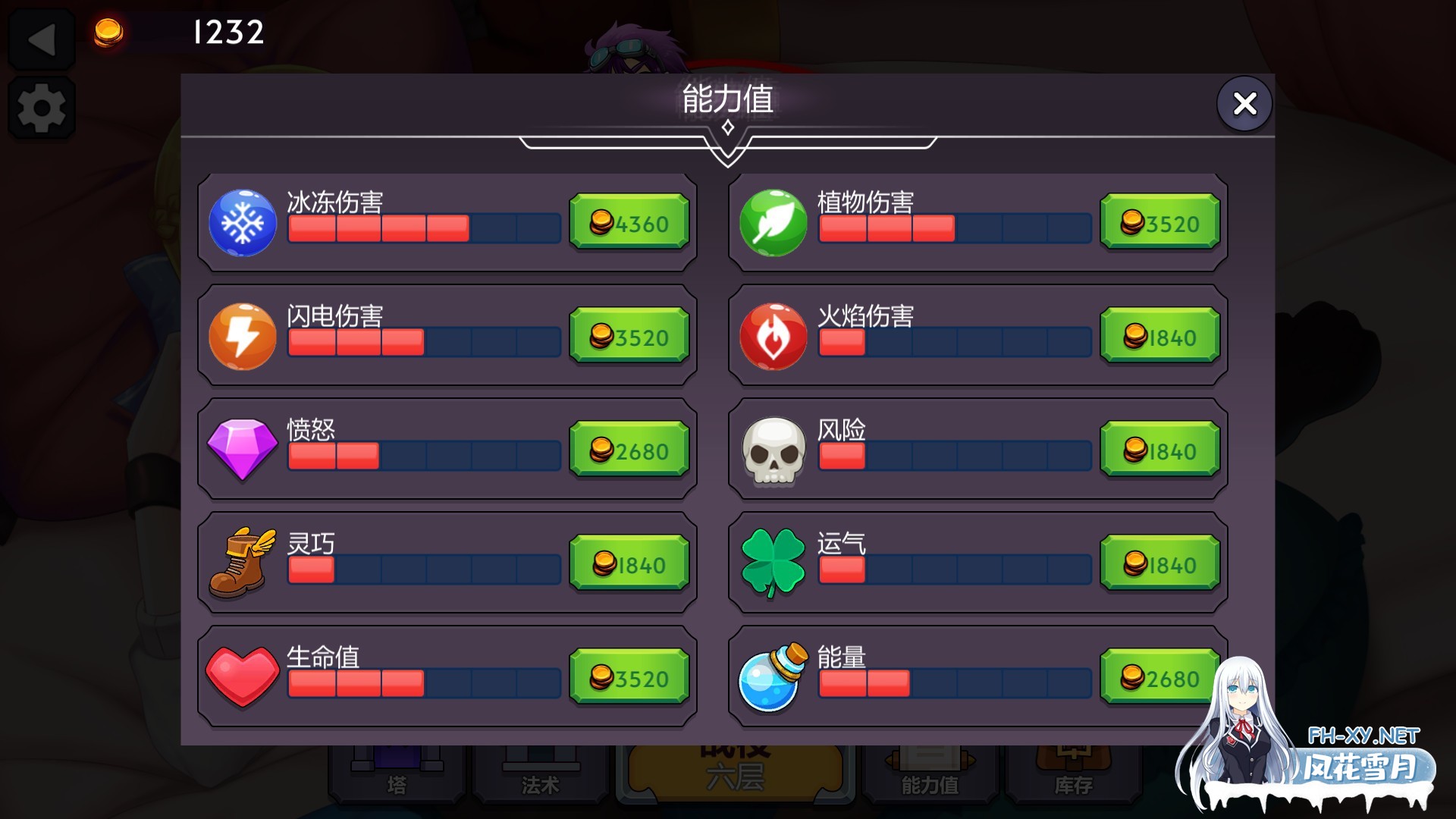This screenshot has height=819, width=1456.
Task: Select the heart health icon
Action: click(x=243, y=676)
